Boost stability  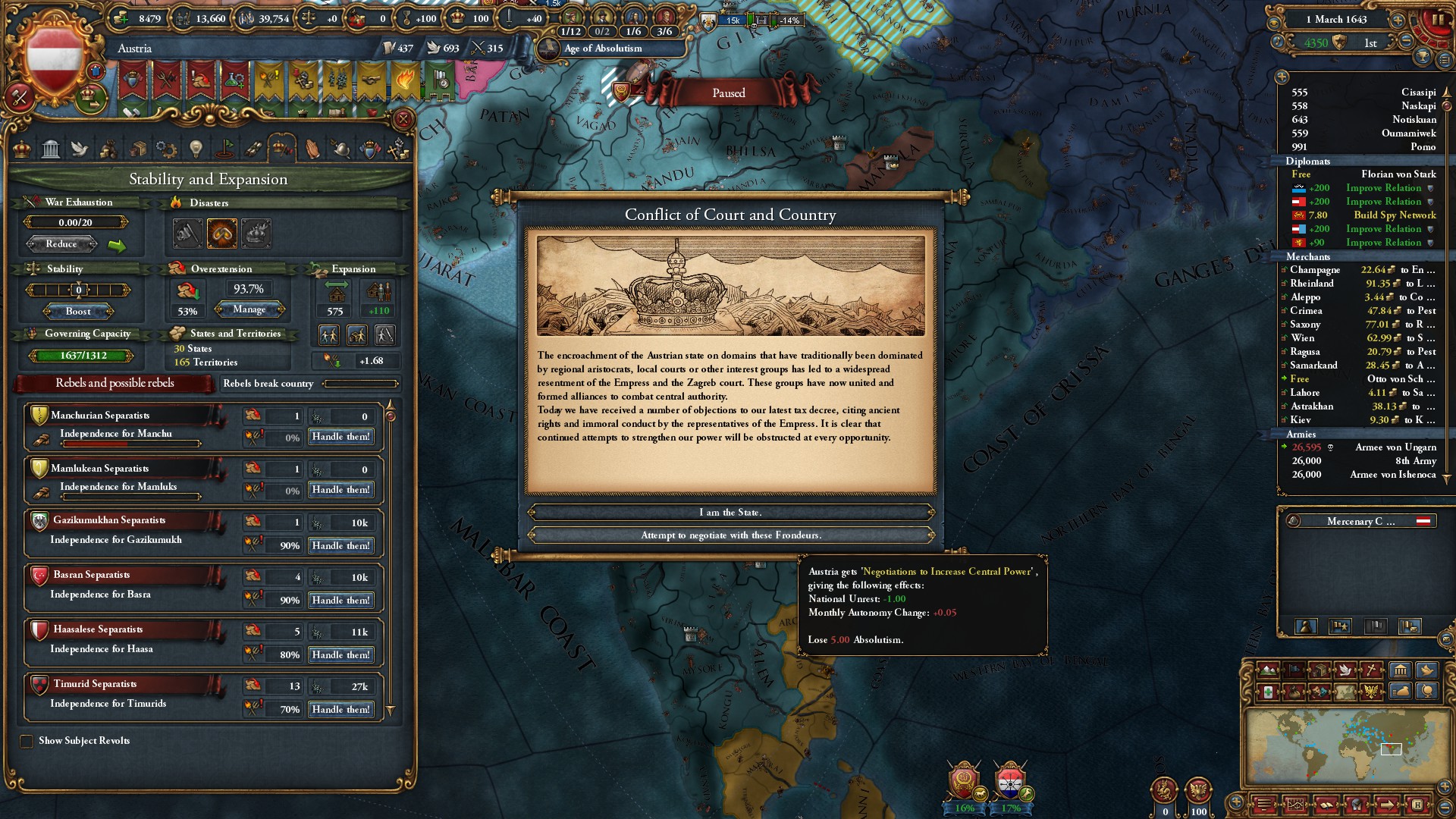pos(78,312)
